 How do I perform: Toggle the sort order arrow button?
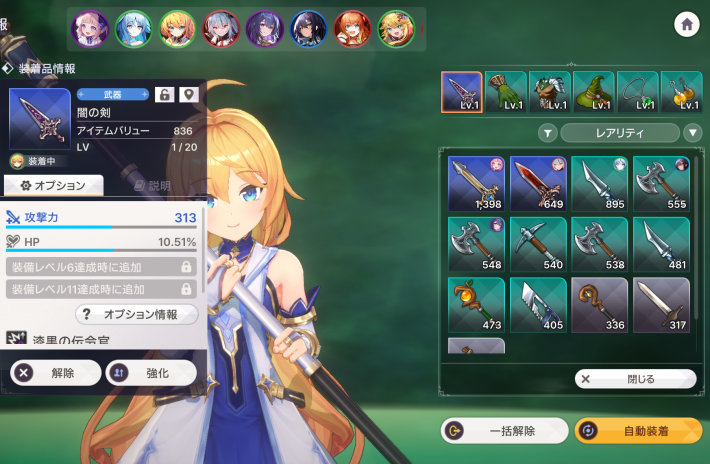[693, 132]
